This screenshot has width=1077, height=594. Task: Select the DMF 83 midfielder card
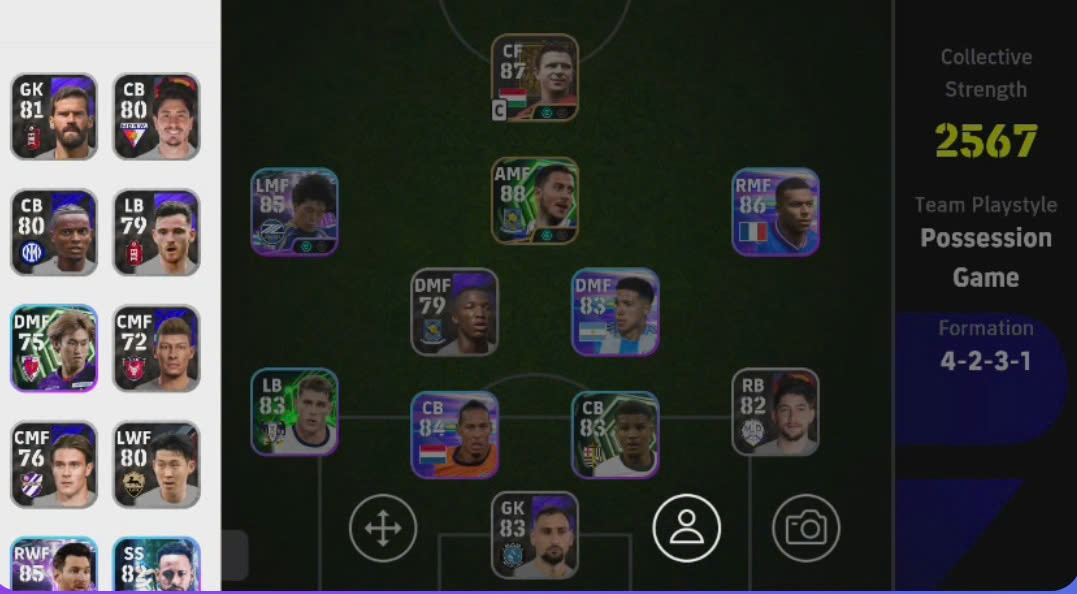click(615, 312)
